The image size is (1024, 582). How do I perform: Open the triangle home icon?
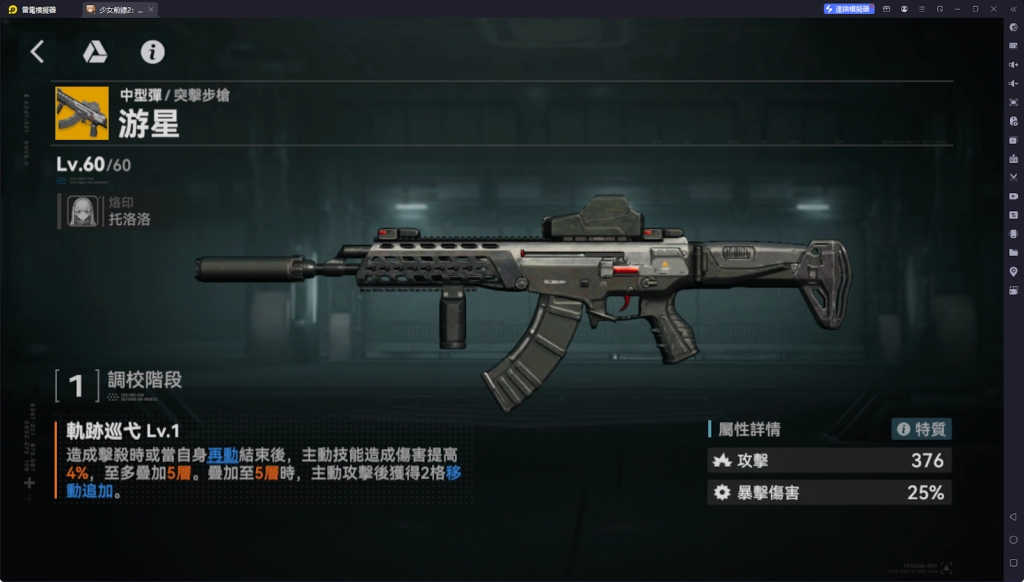pyautogui.click(x=95, y=52)
